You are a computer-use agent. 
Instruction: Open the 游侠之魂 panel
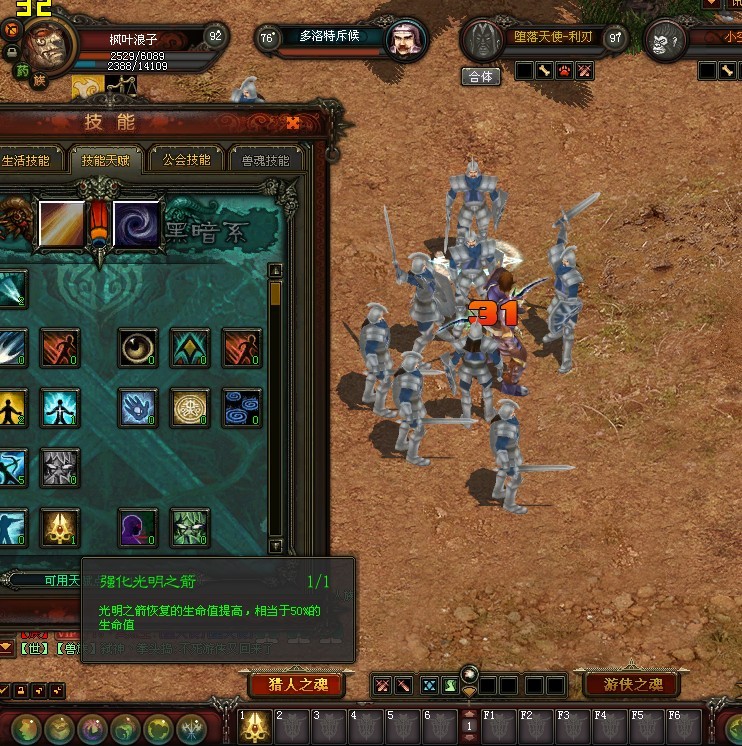click(x=632, y=685)
